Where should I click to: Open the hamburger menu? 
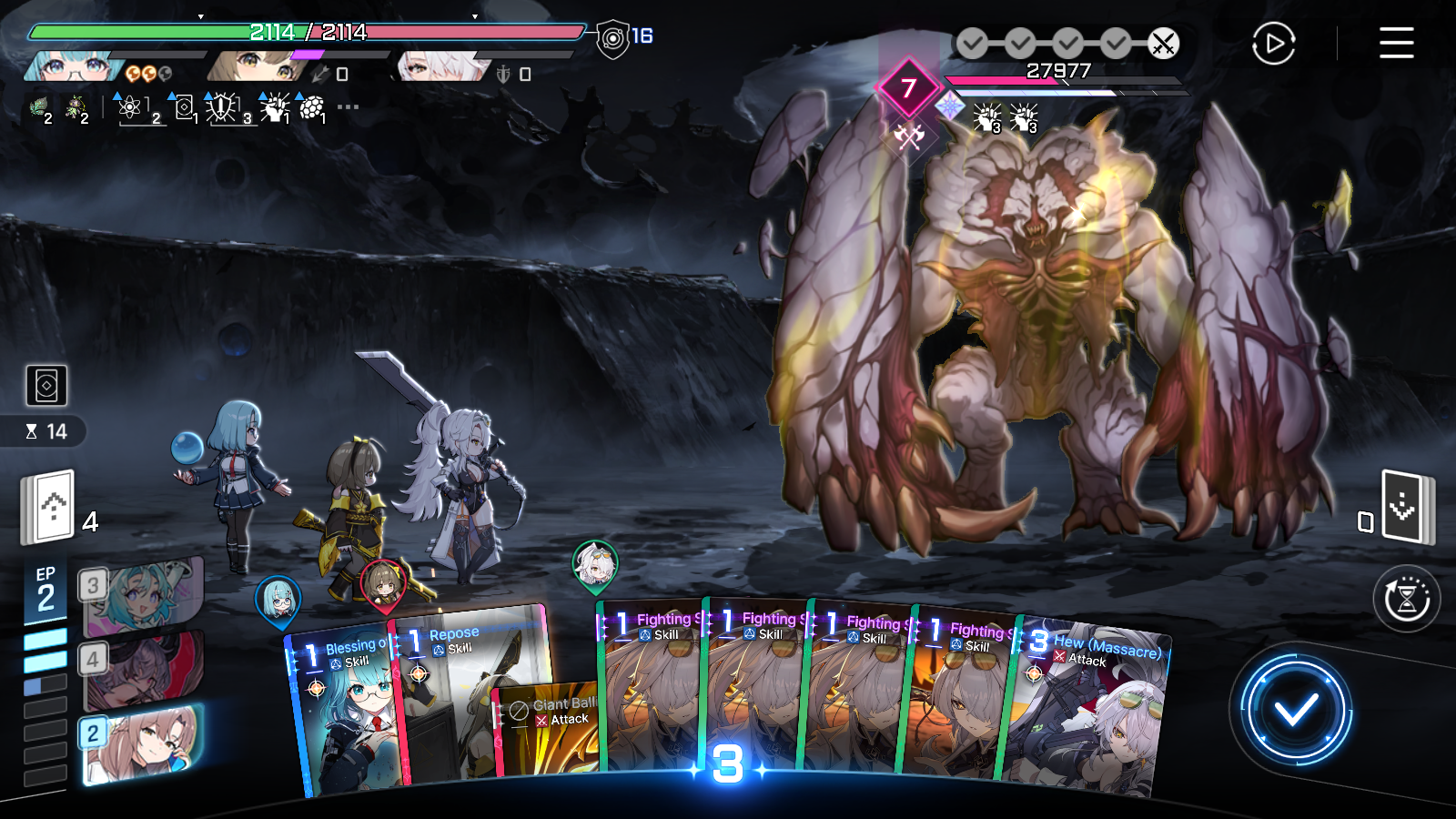[1396, 43]
